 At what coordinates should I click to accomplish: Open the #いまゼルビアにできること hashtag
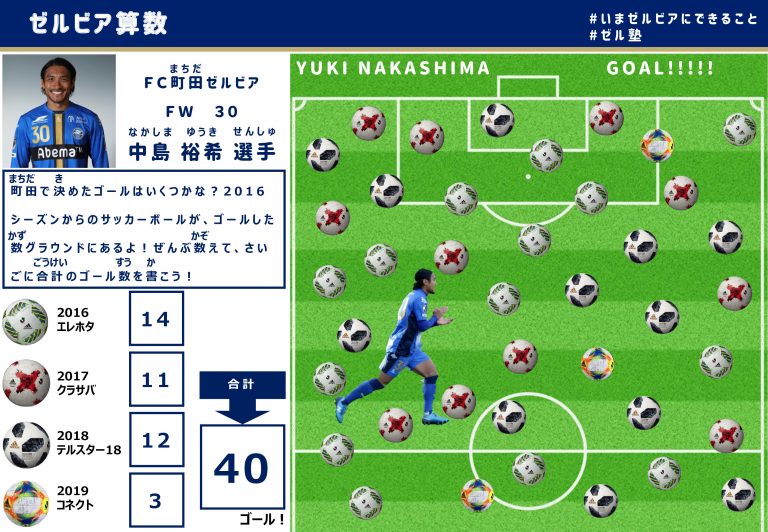point(673,18)
